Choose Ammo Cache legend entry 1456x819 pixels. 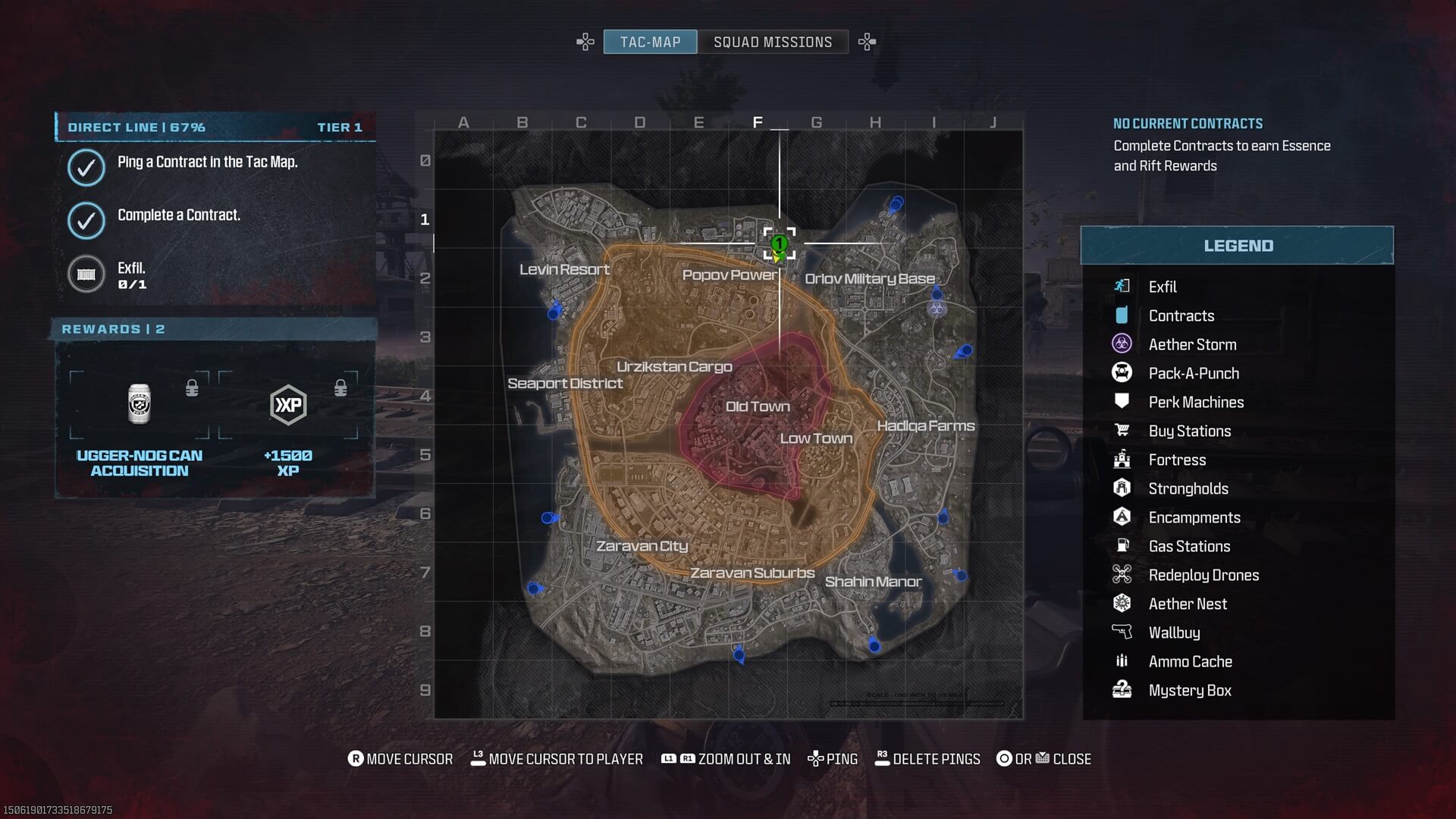pos(1190,661)
